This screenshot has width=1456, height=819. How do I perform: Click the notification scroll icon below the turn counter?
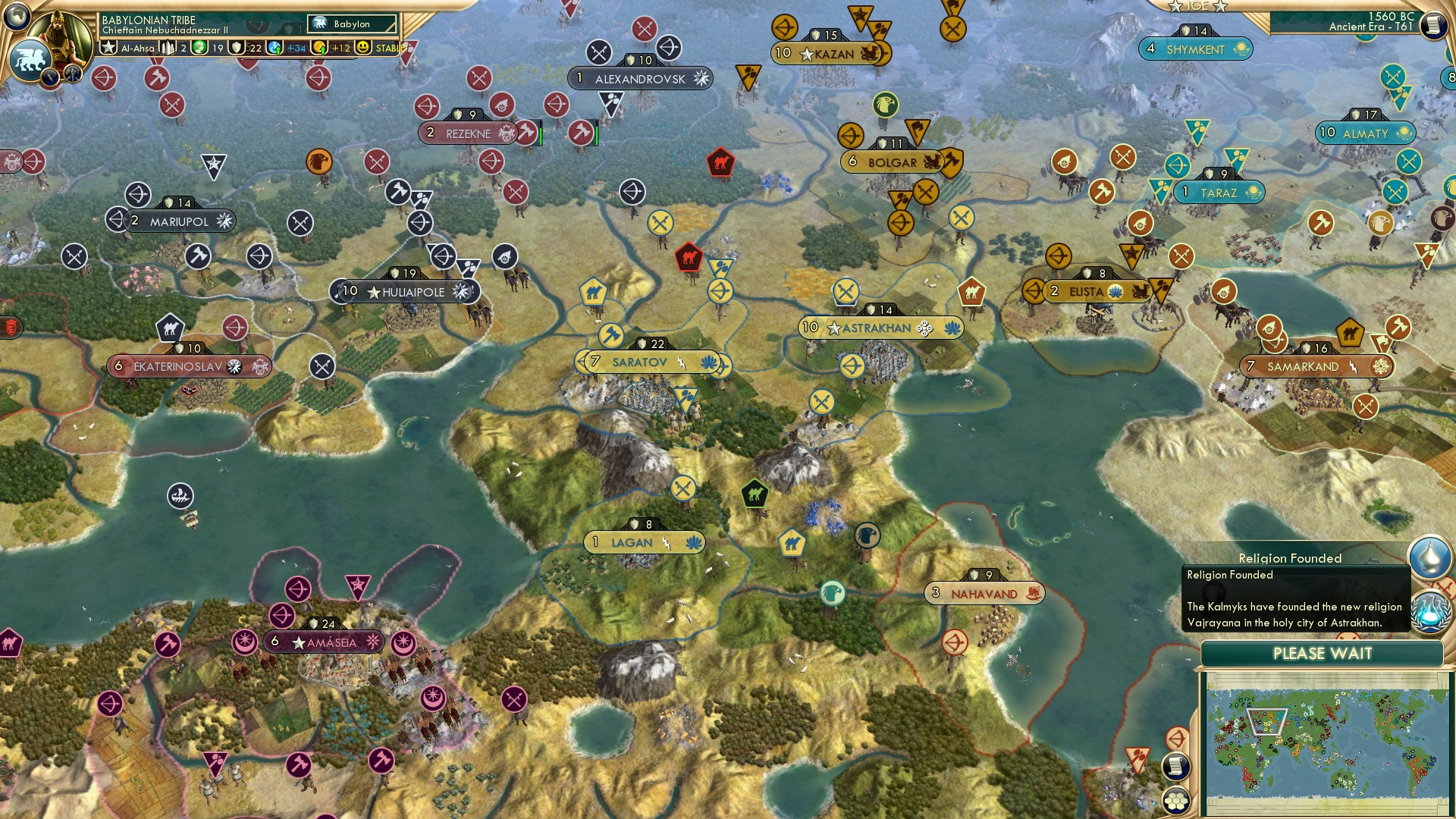coord(1433,26)
